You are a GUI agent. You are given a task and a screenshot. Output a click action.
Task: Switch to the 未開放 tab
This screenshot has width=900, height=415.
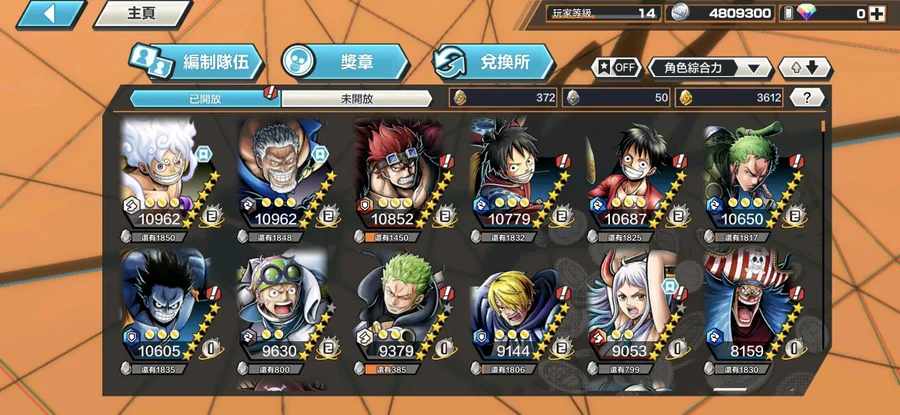point(357,98)
